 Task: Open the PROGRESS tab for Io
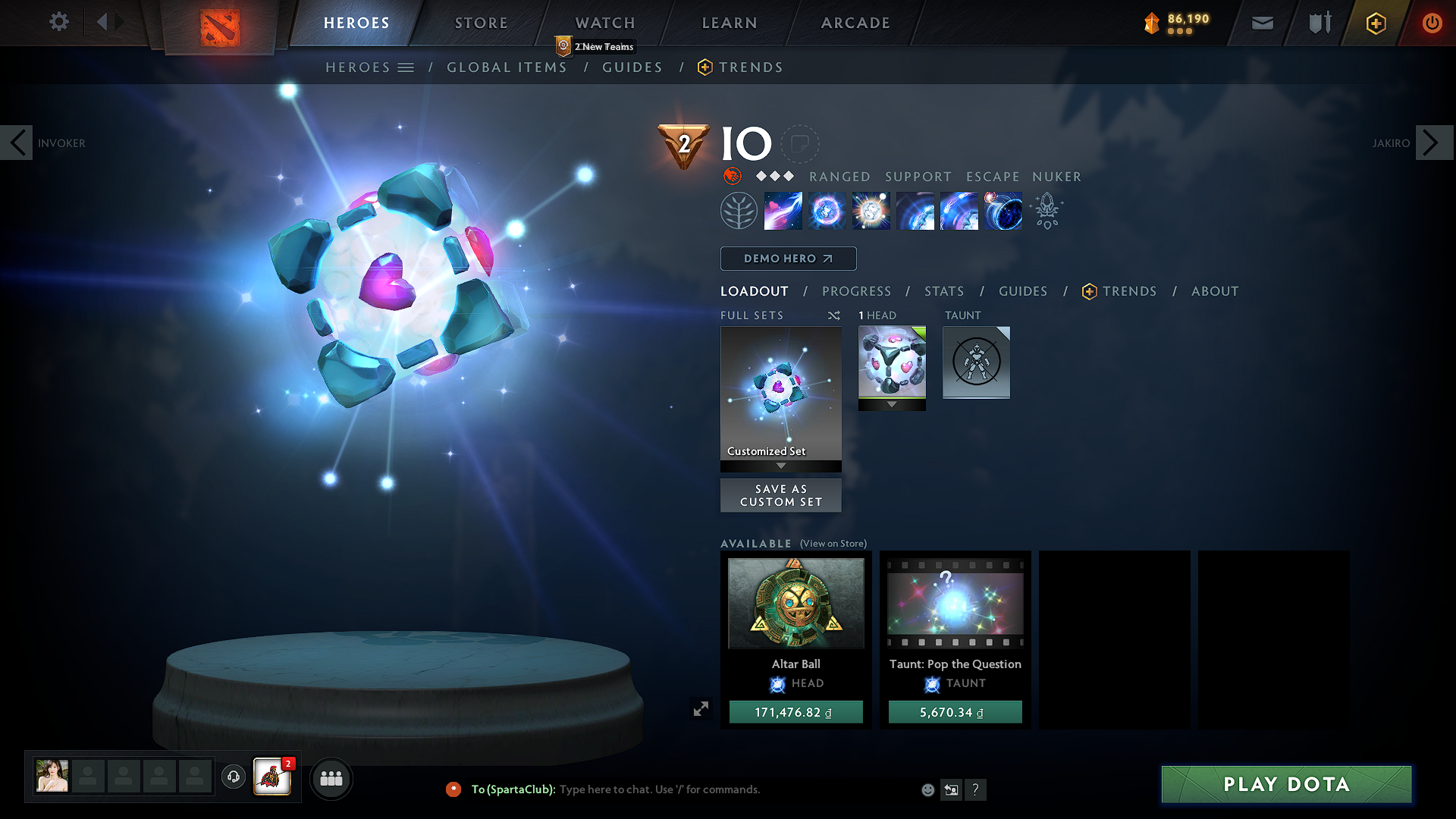pos(856,291)
